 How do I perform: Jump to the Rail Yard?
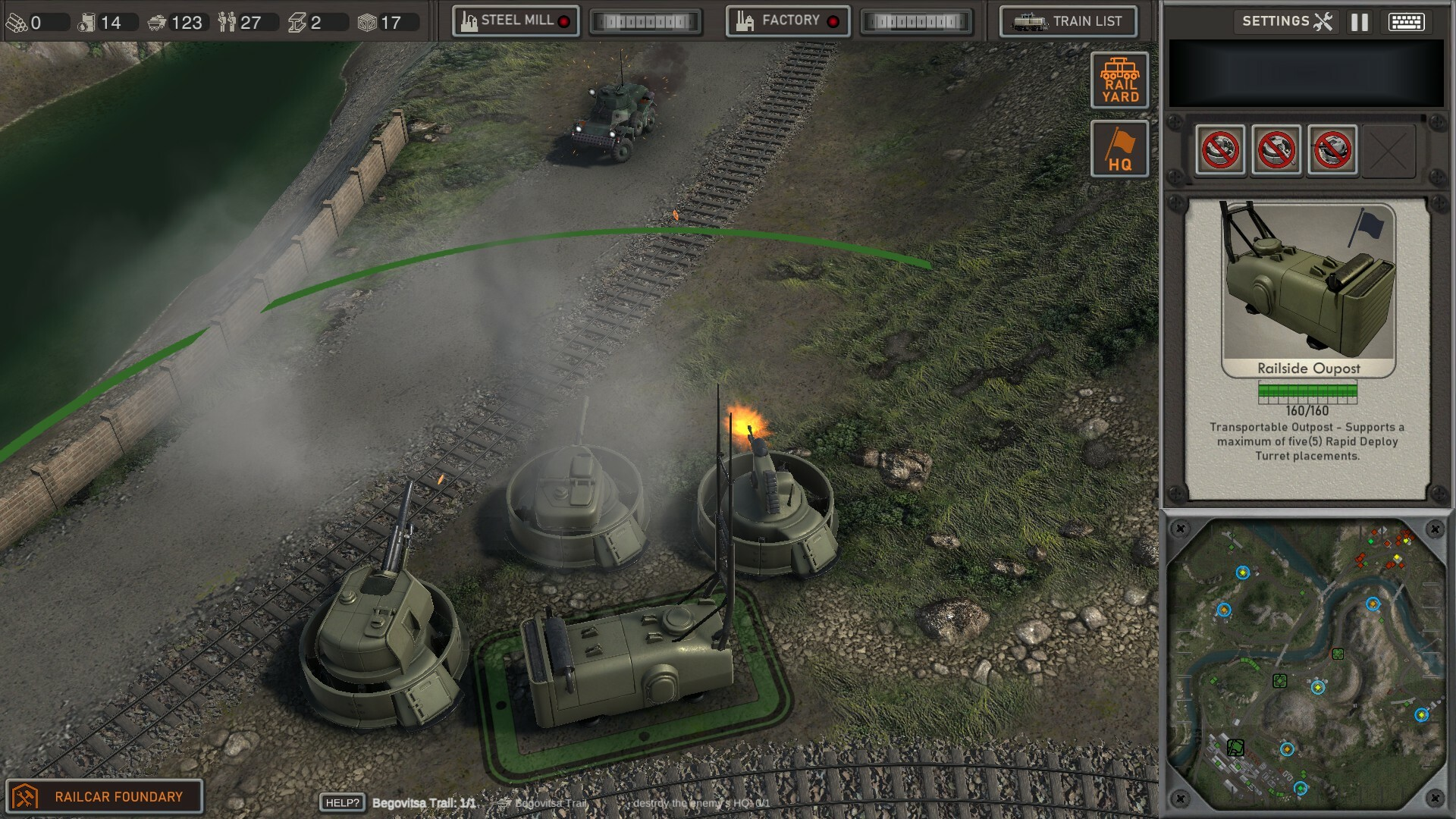1120,80
